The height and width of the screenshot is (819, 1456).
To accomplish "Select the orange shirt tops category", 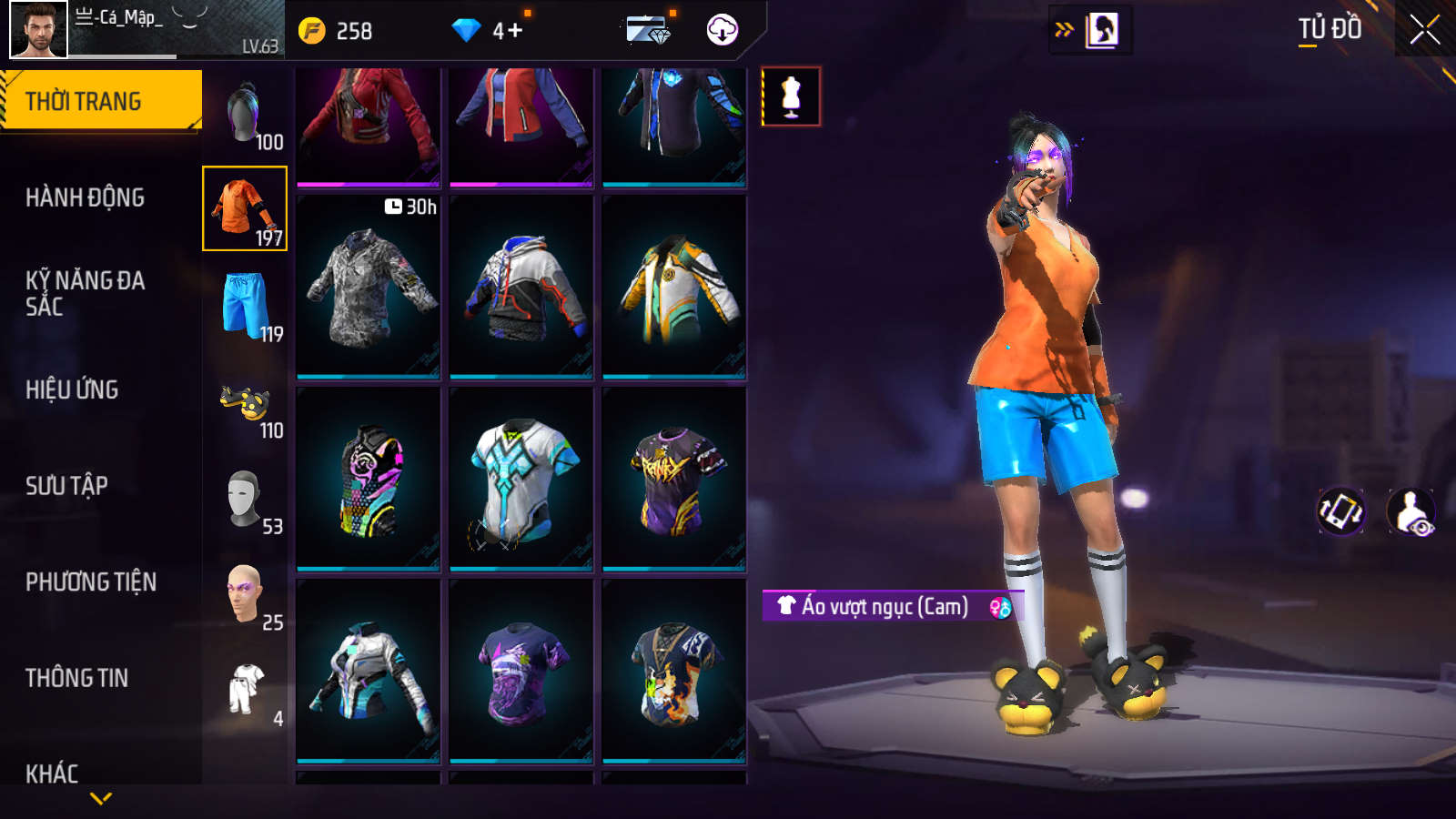I will tap(245, 208).
